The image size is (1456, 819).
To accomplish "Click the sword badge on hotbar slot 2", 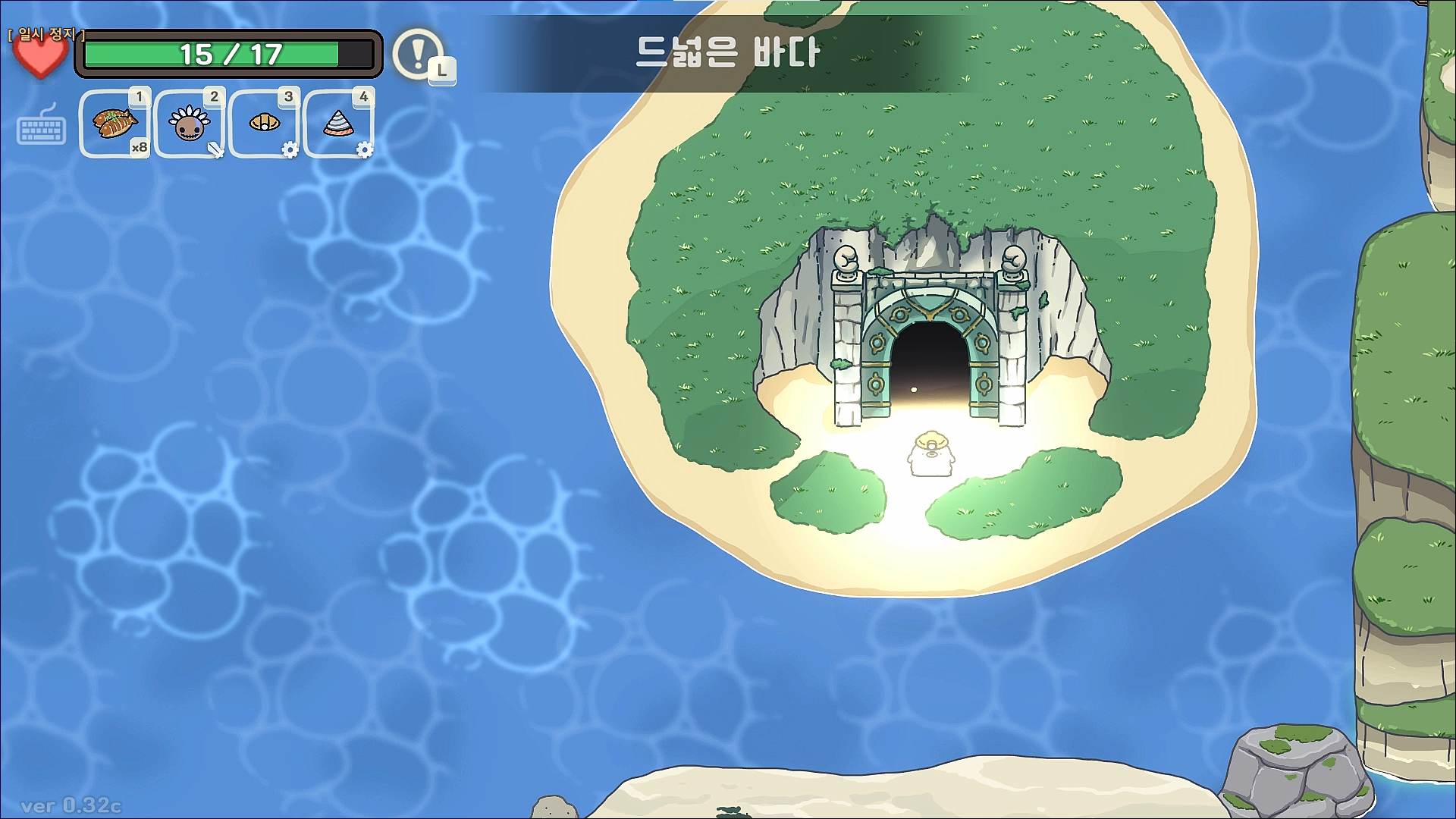I will [215, 149].
